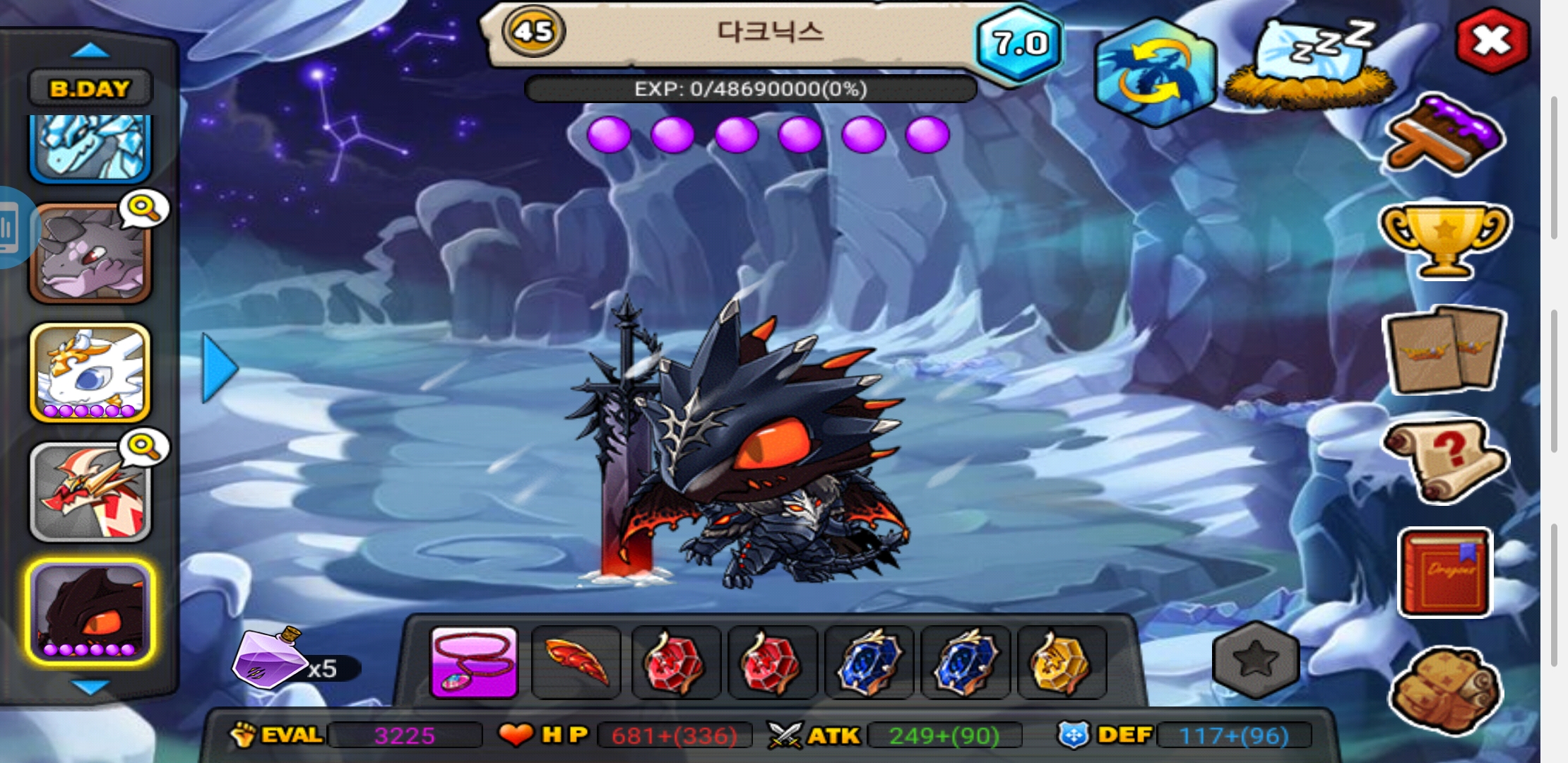Open the red dragon book
Image resolution: width=1568 pixels, height=763 pixels.
point(1444,572)
